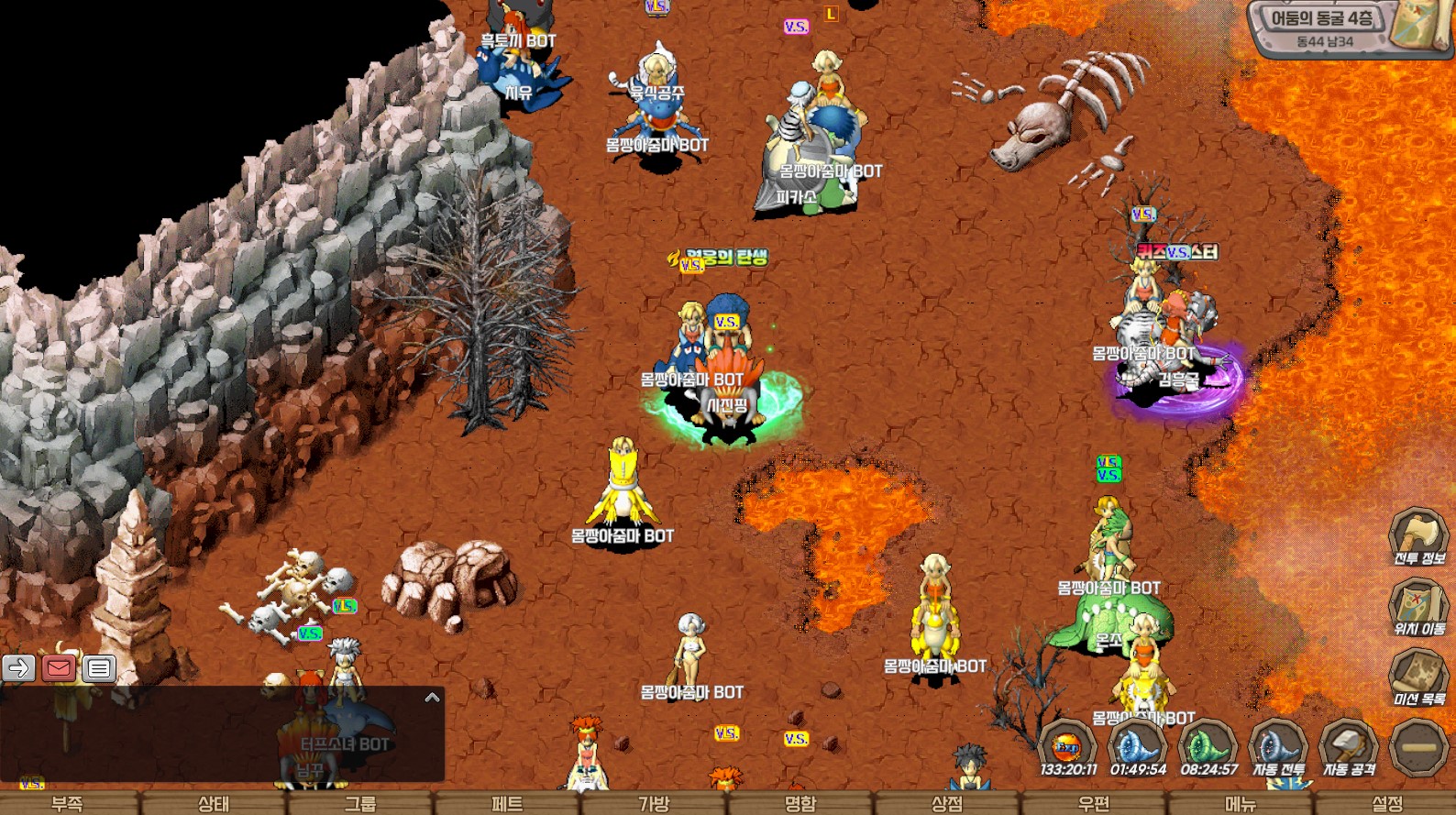This screenshot has height=815, width=1456.
Task: Expand the chat box with the up arrow
Action: [x=432, y=698]
